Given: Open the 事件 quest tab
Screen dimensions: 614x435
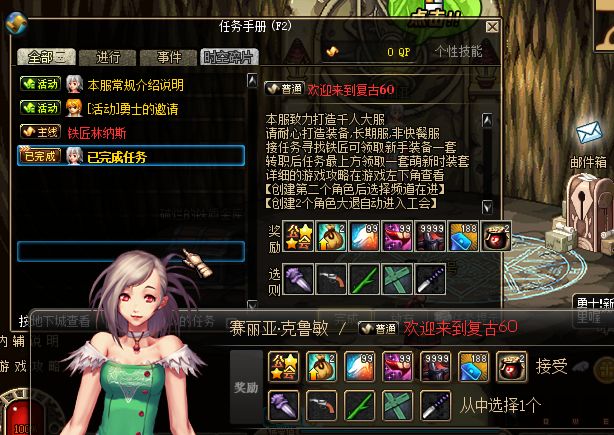Looking at the screenshot, I should click(x=162, y=57).
